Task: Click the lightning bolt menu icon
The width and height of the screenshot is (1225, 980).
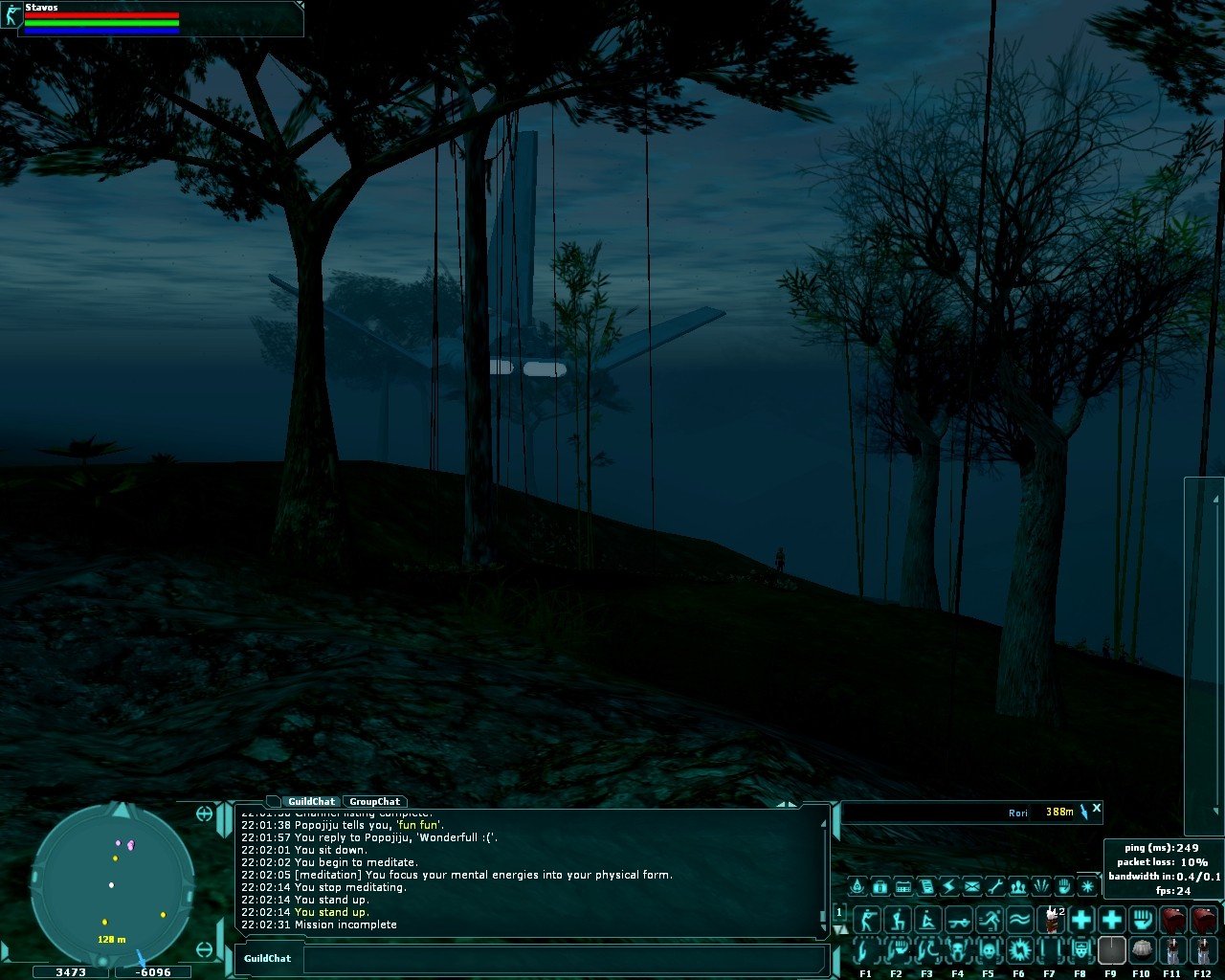Action: pos(949,886)
